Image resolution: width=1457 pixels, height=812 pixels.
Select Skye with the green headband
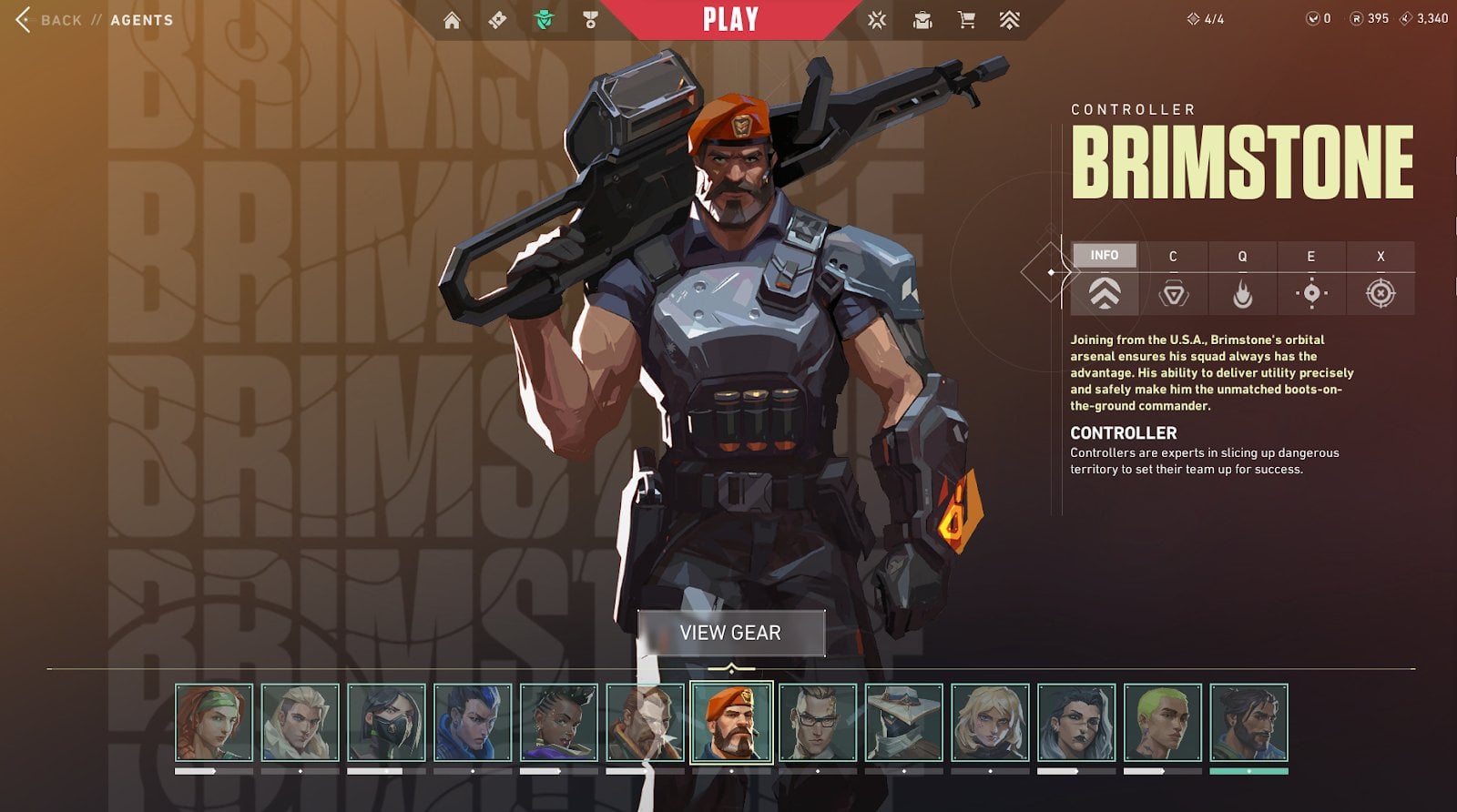(214, 723)
